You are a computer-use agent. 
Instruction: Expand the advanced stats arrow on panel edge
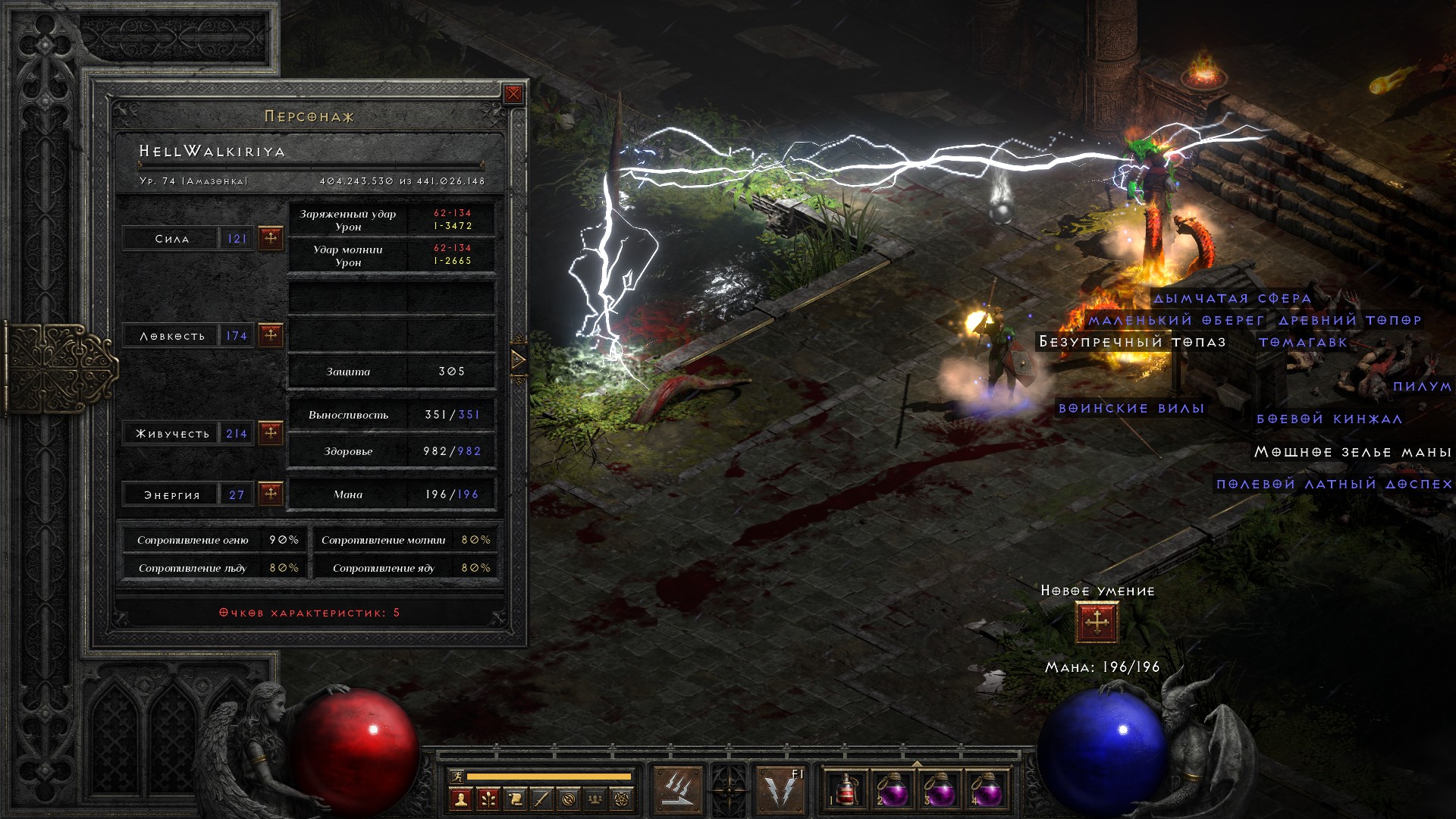(519, 359)
